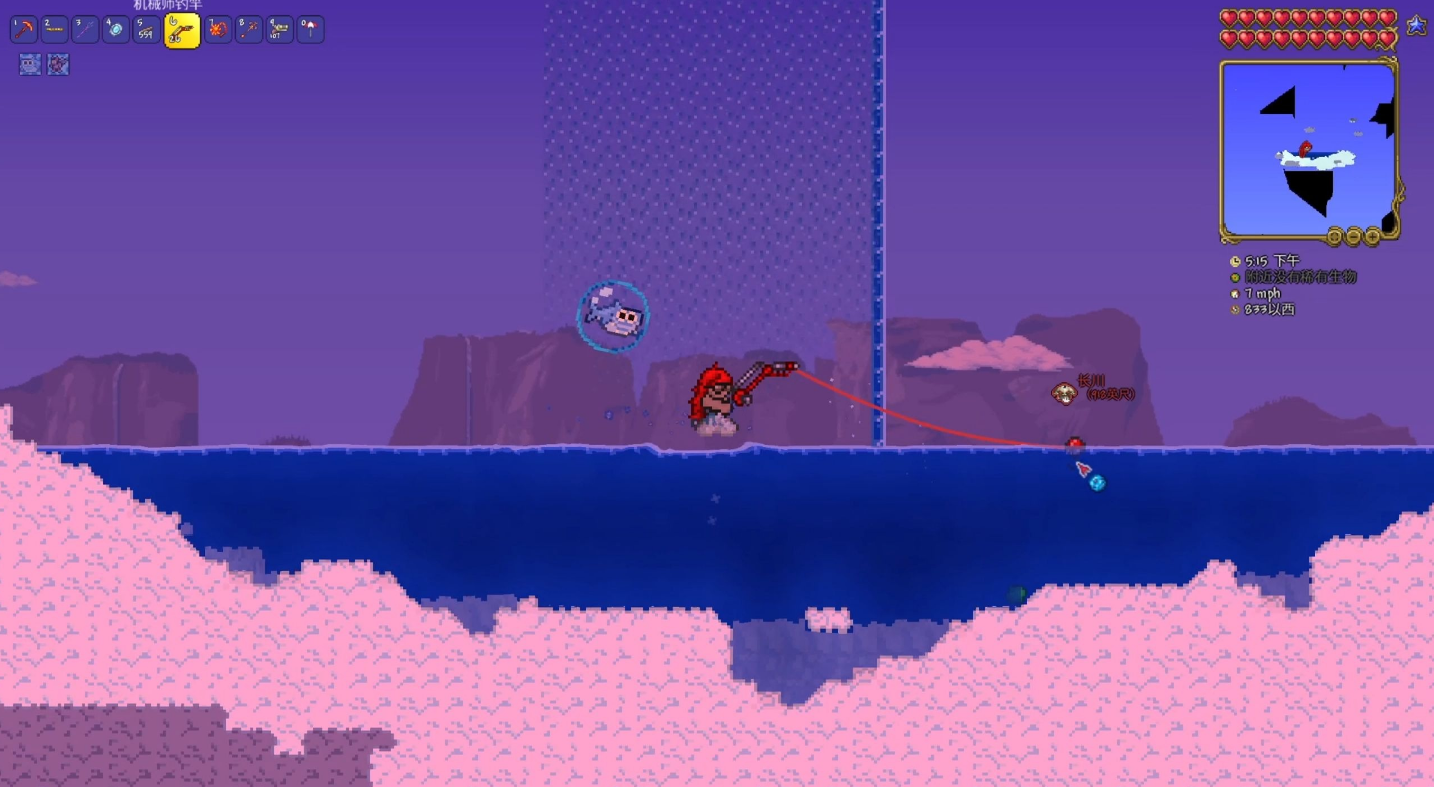Choose the purple spear in hotbar slot 3
The image size is (1434, 787).
(x=85, y=30)
